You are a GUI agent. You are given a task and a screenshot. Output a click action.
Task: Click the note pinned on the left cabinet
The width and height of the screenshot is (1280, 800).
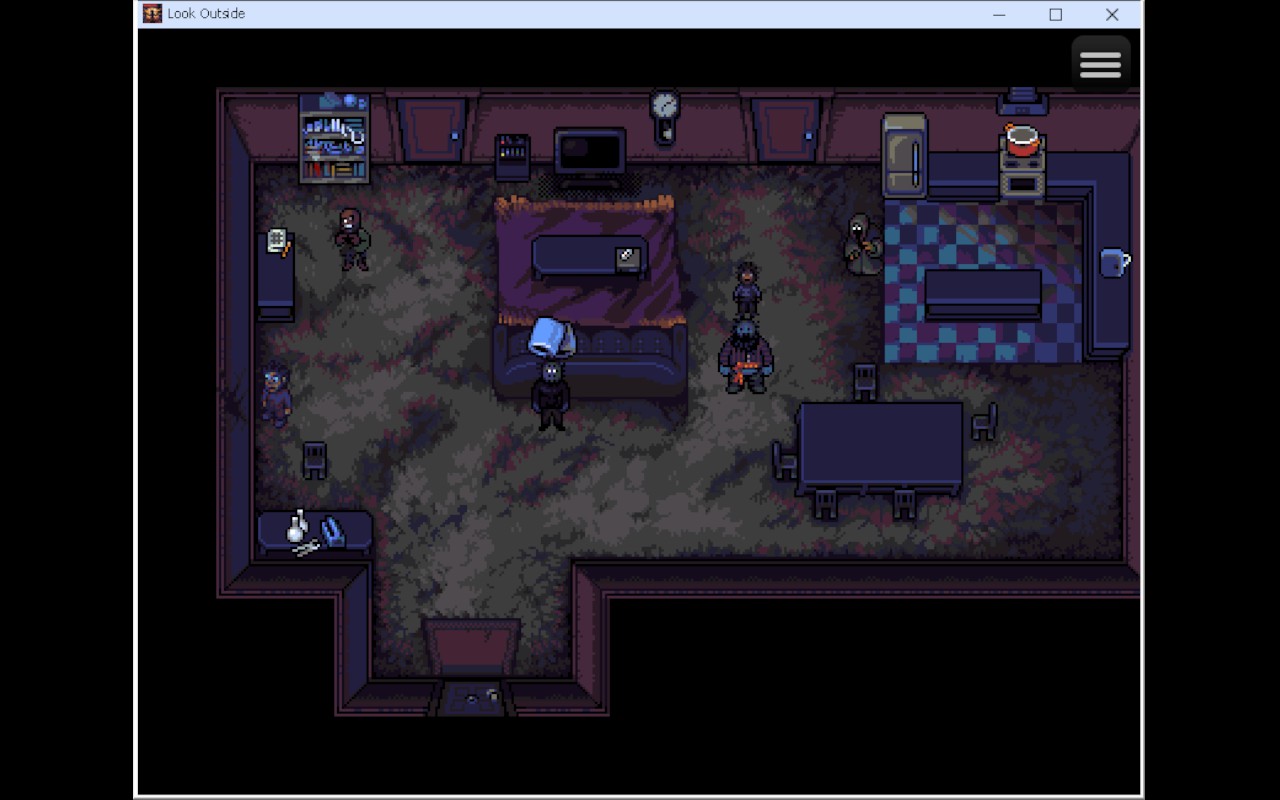277,240
